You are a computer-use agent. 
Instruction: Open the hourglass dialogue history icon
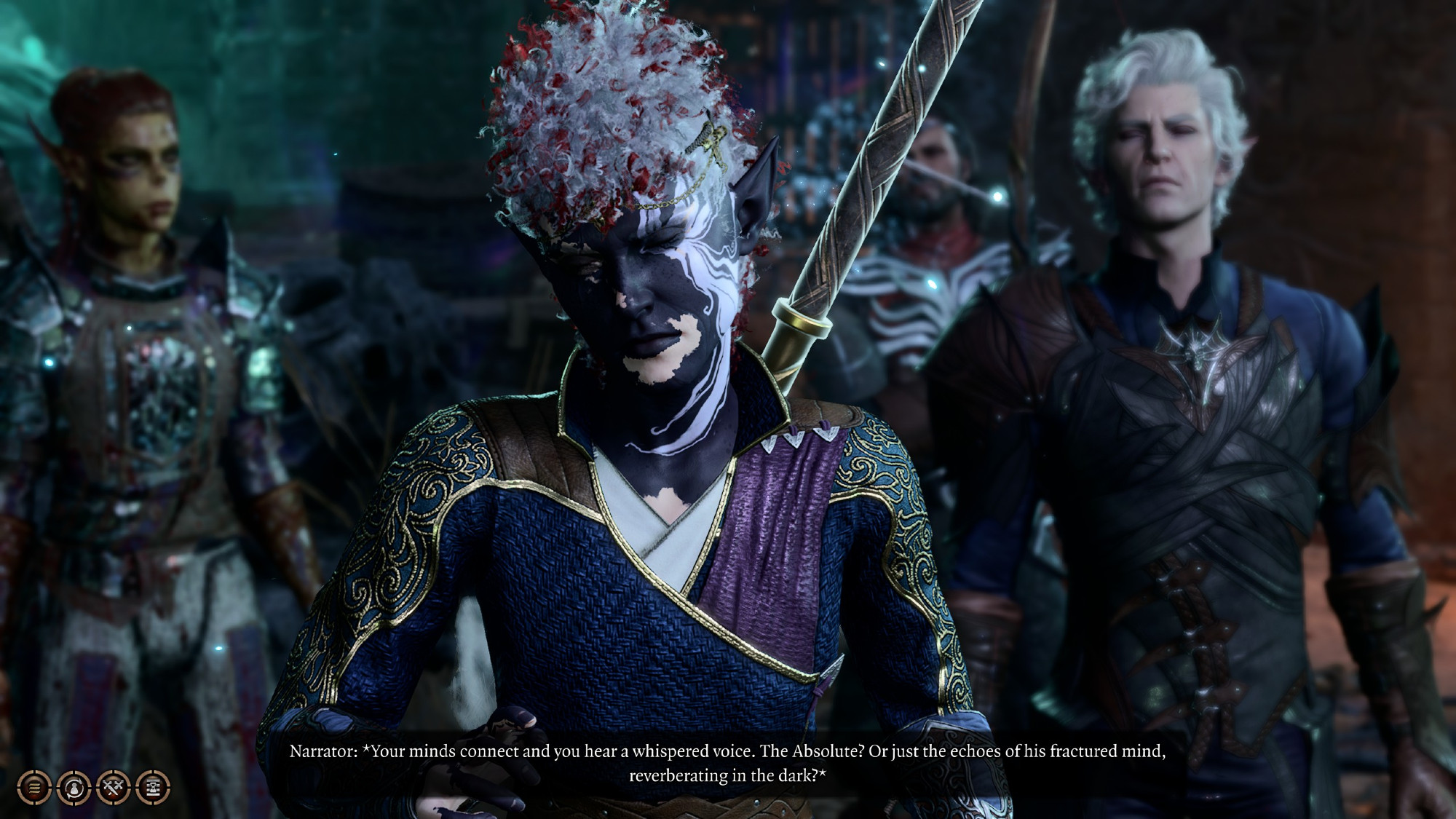tap(153, 787)
